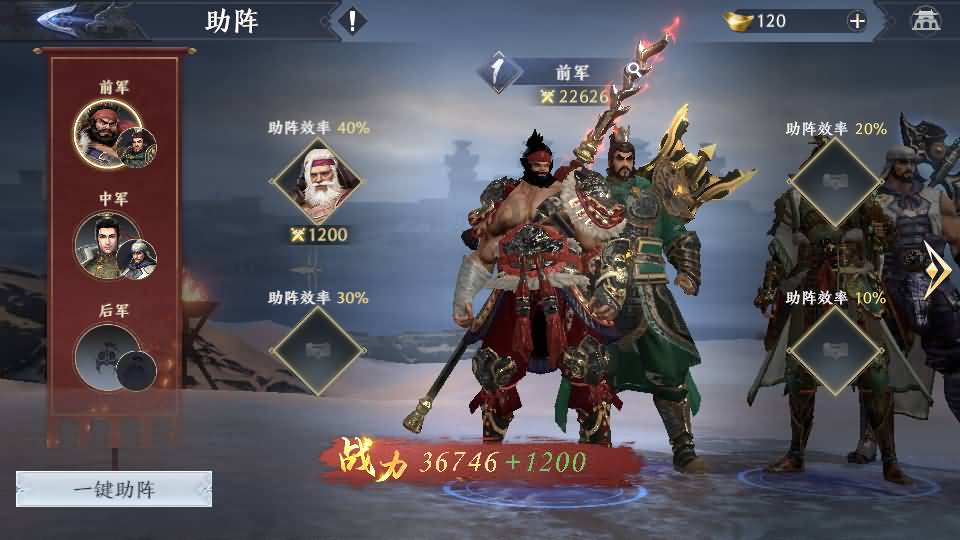The image size is (960, 540).
Task: Select the 前军 front army tab
Action: pos(115,137)
